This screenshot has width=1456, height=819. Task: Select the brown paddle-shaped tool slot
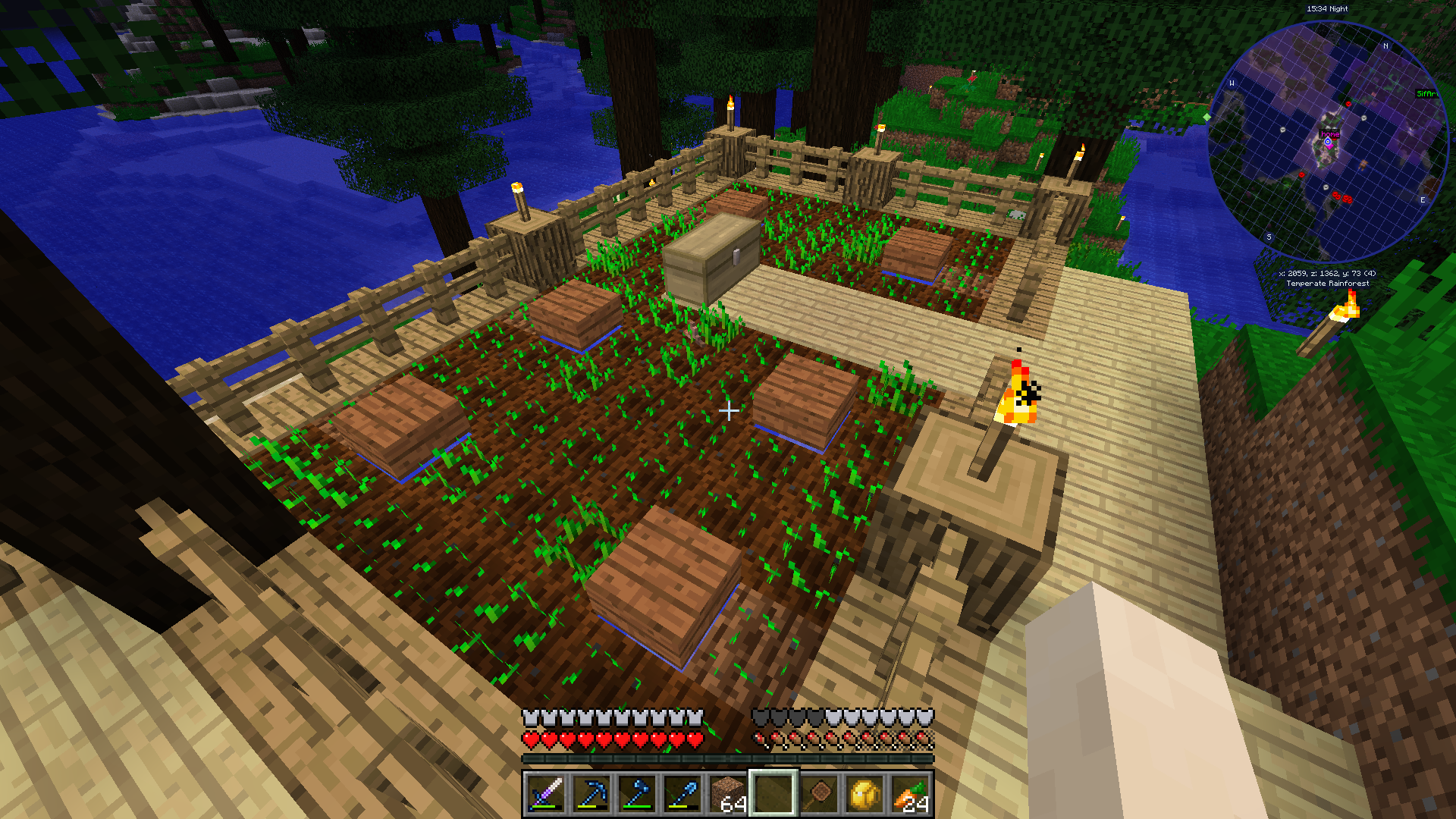(819, 794)
